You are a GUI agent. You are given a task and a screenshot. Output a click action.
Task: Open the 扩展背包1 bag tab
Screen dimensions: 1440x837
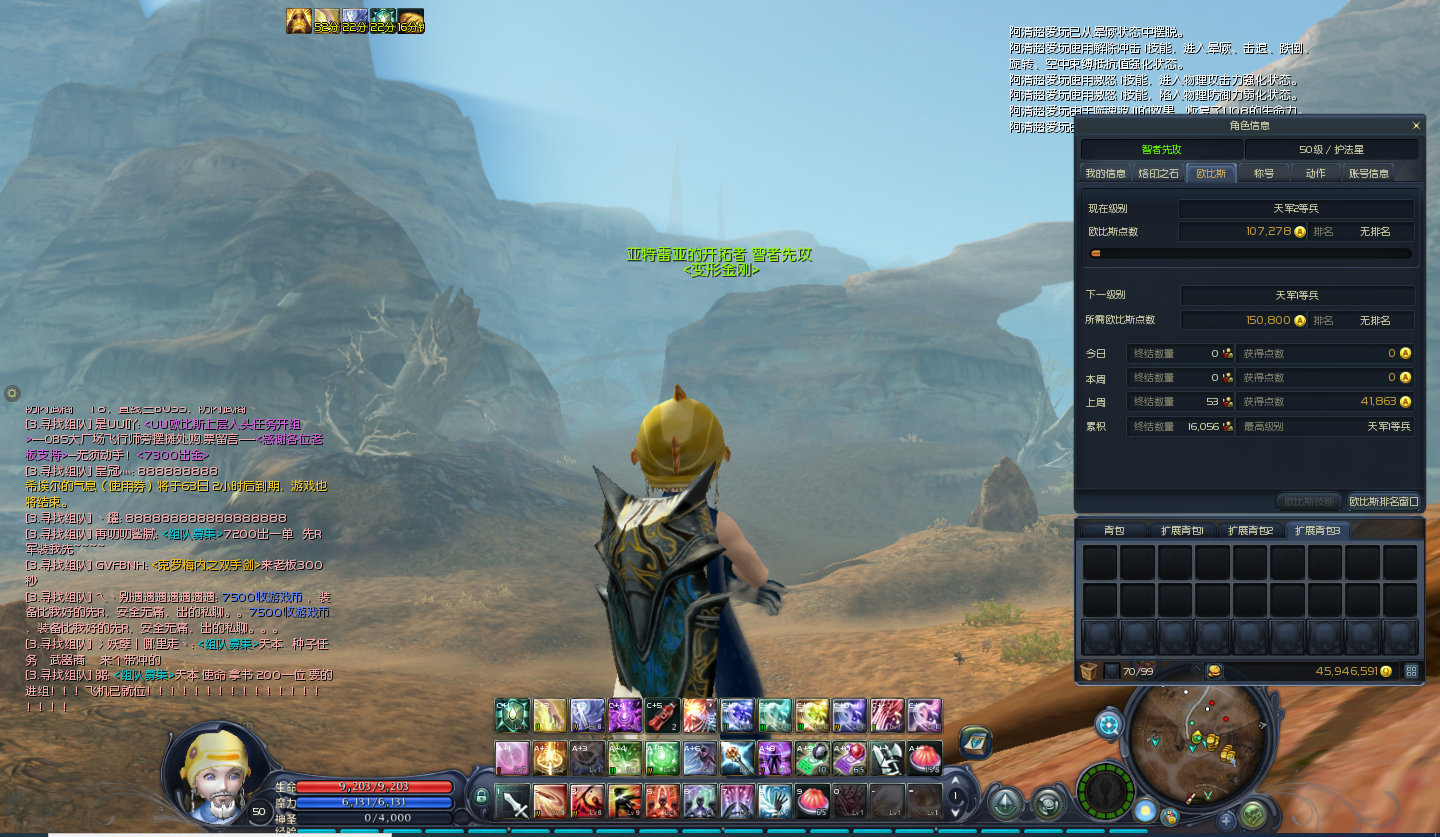tap(1182, 530)
